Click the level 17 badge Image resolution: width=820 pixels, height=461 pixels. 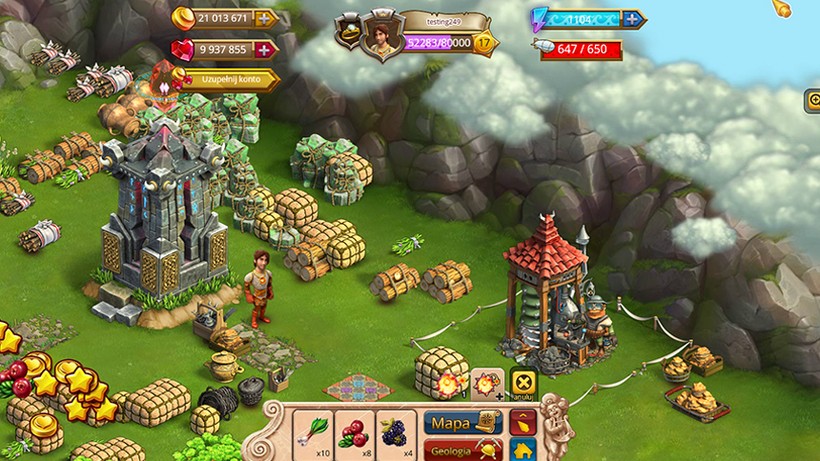(485, 44)
